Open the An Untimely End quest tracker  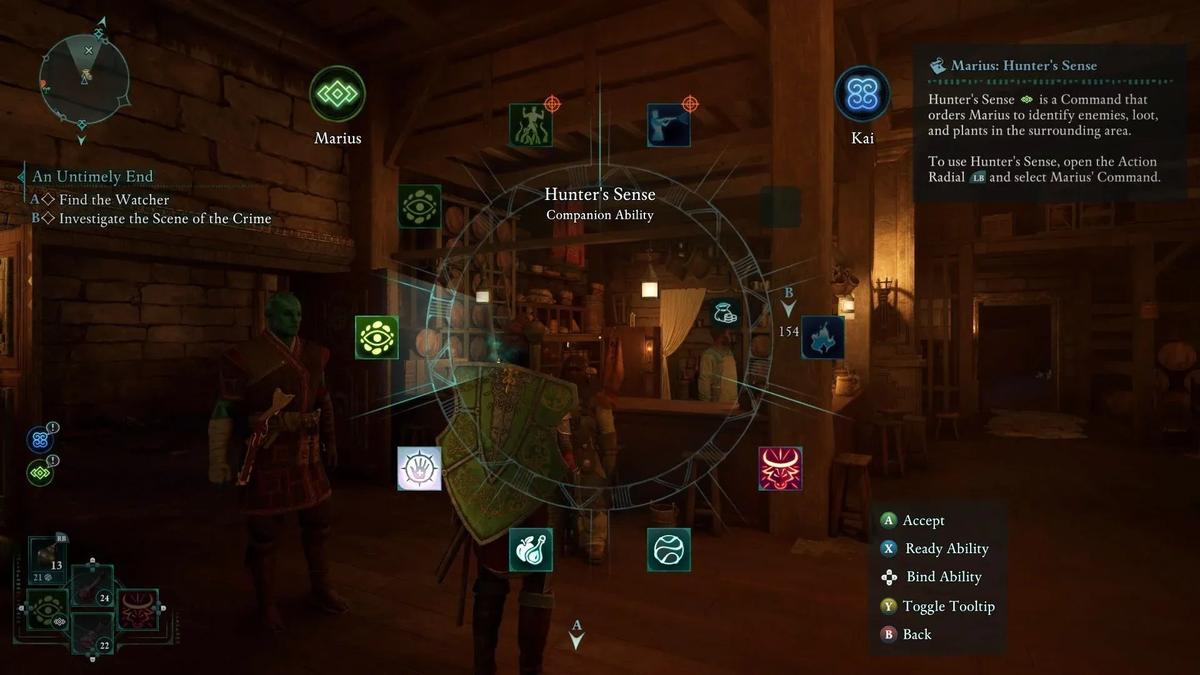93,177
